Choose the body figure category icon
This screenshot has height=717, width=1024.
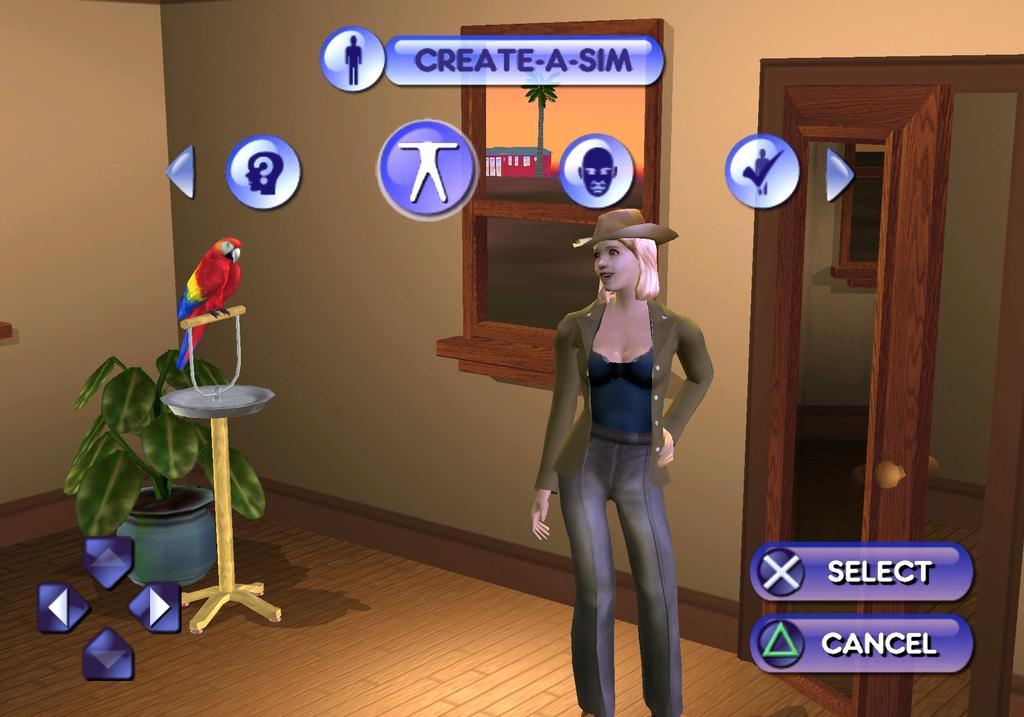[427, 169]
